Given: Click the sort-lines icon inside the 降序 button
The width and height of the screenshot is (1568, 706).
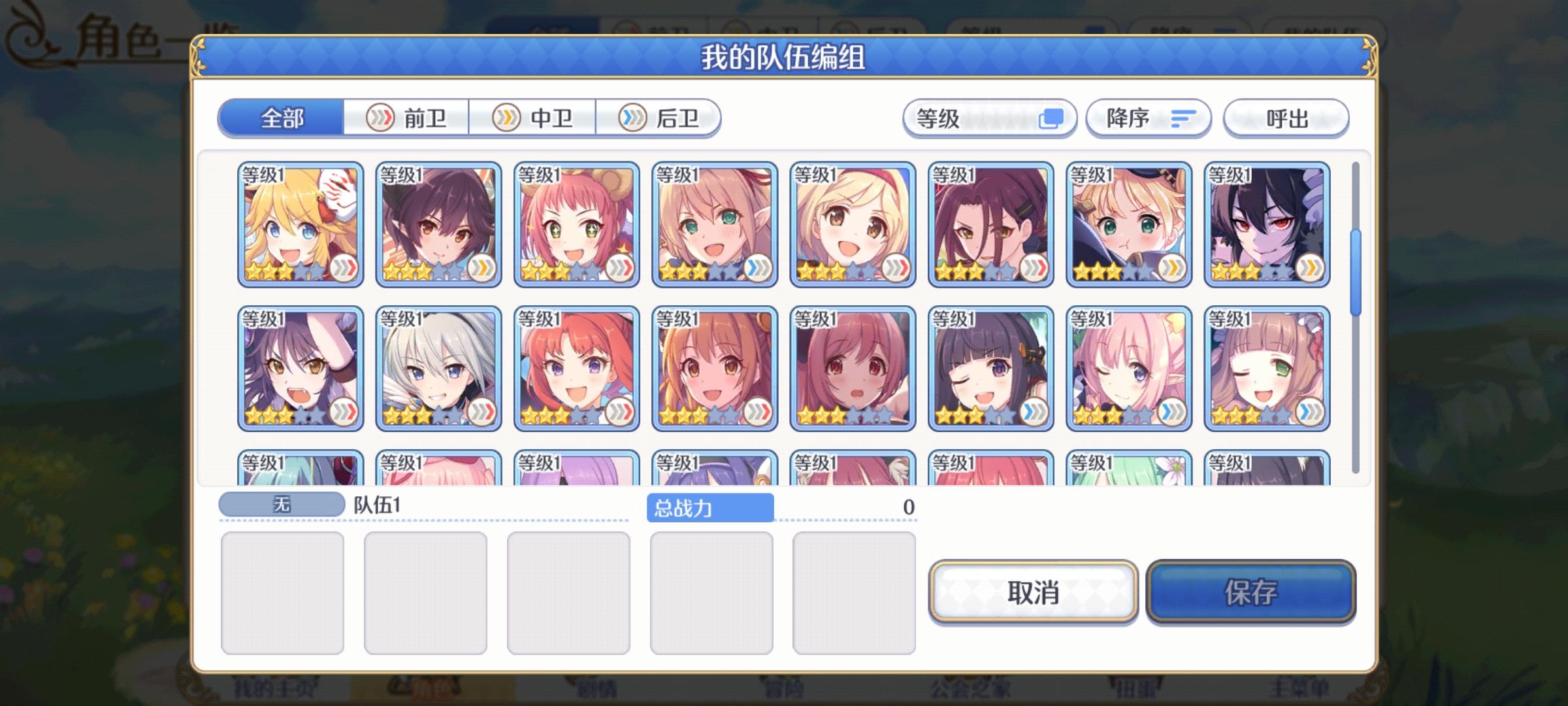Looking at the screenshot, I should (1184, 118).
